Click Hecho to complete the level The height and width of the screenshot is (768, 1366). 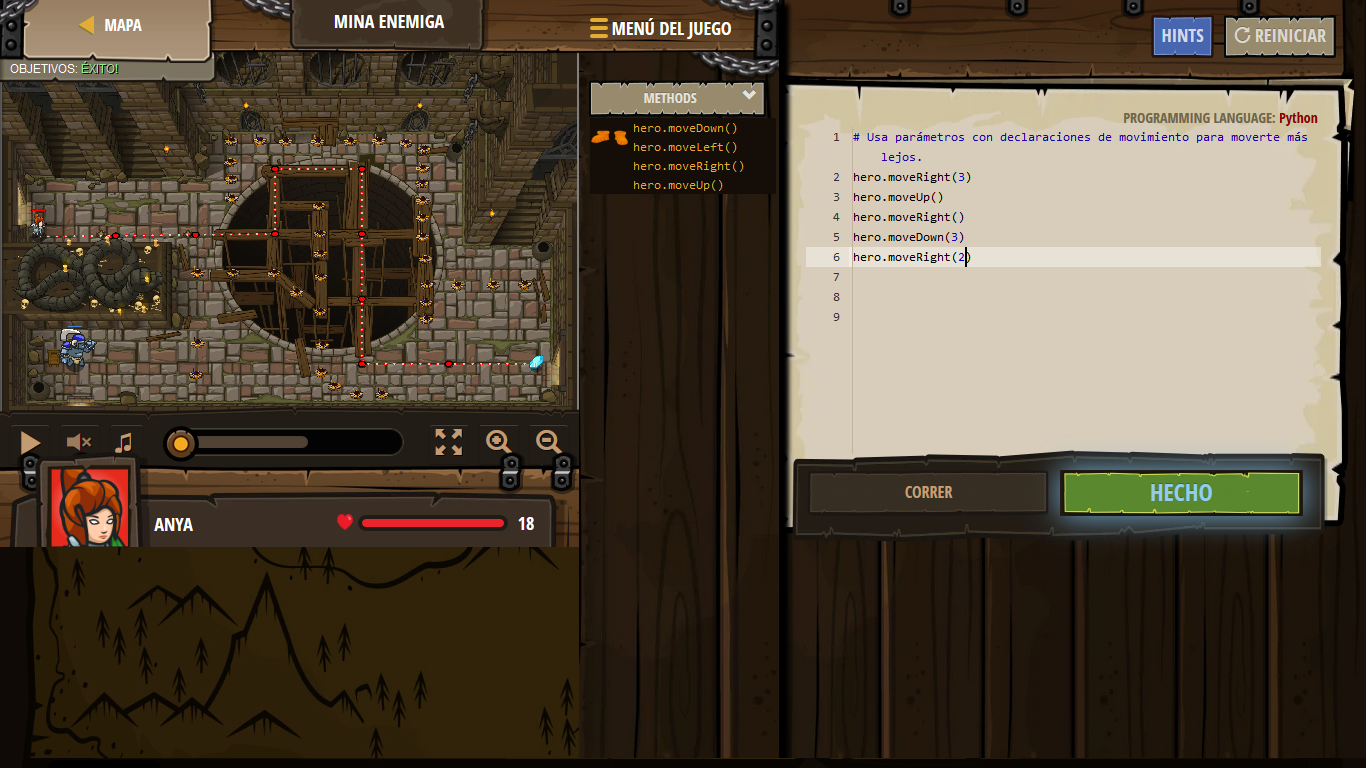(x=1180, y=492)
